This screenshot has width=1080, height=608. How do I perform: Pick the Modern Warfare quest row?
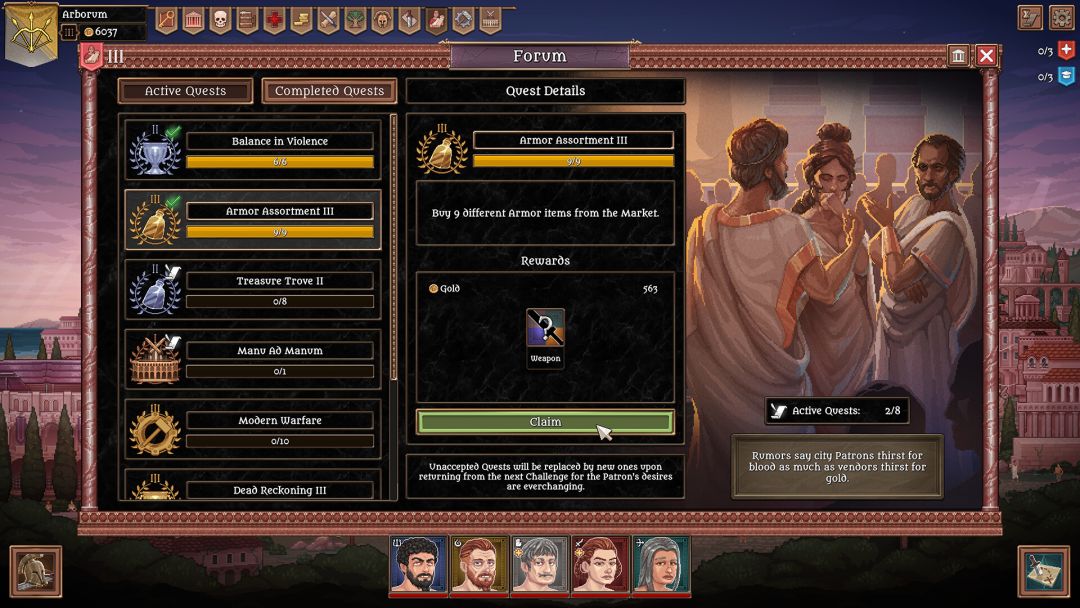(252, 430)
